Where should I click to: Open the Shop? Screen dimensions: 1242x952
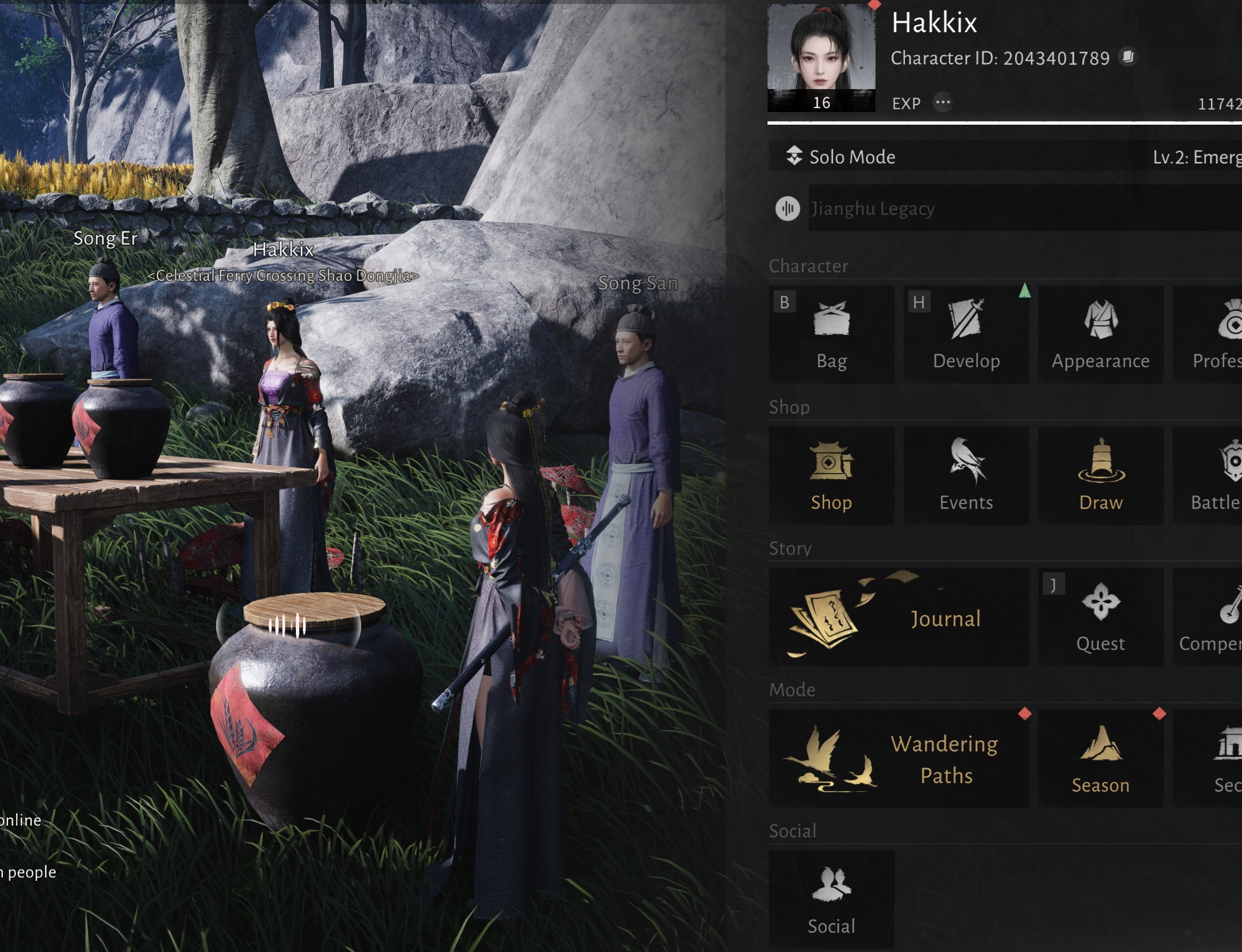831,476
